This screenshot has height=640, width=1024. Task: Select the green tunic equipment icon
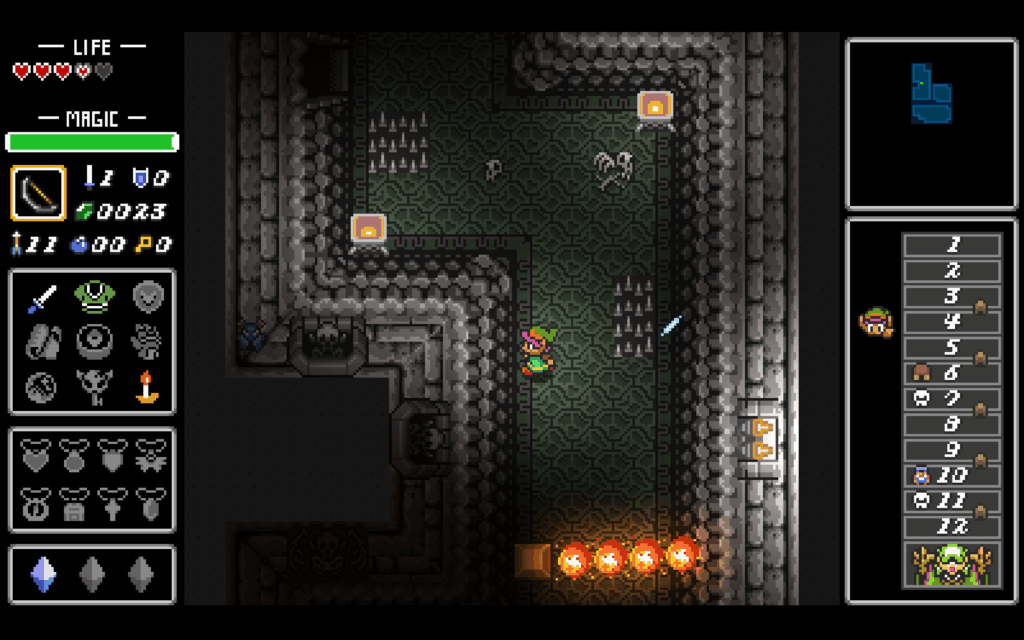[x=93, y=297]
